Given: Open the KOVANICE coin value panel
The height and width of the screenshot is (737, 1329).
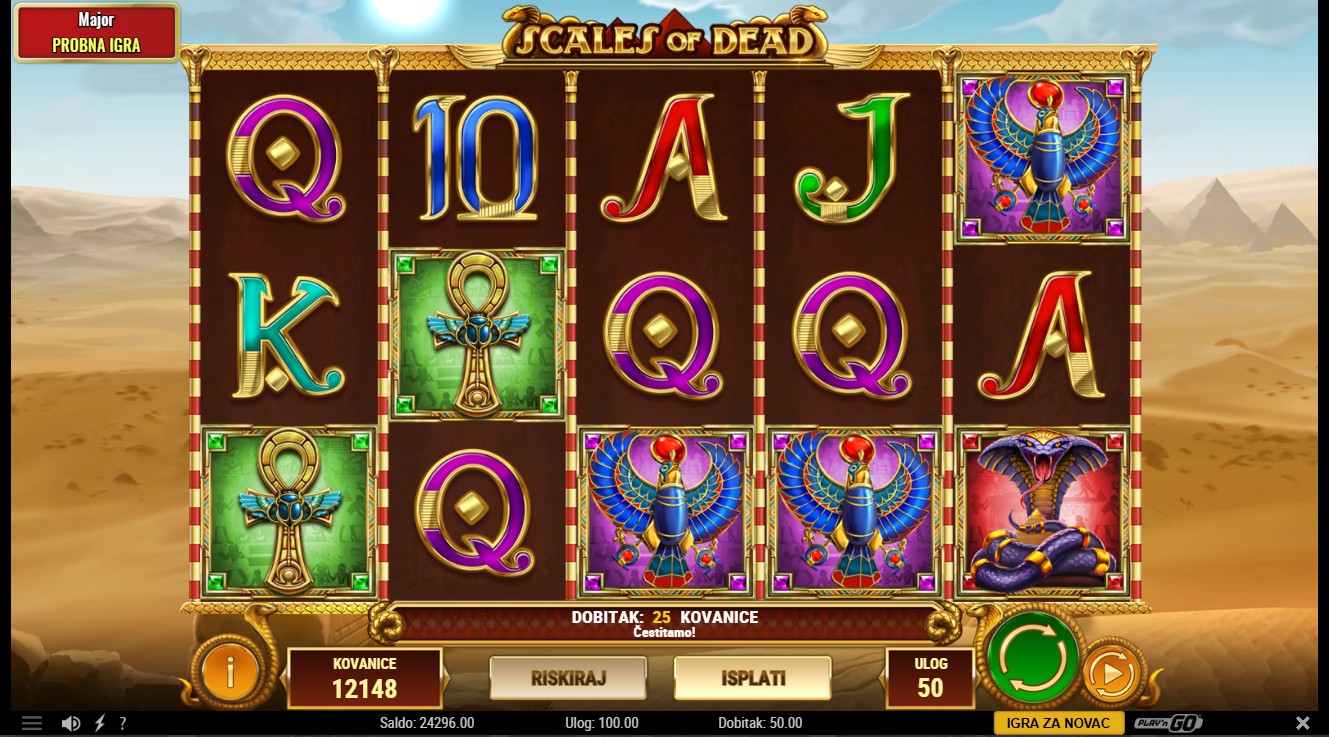Looking at the screenshot, I should 365,677.
